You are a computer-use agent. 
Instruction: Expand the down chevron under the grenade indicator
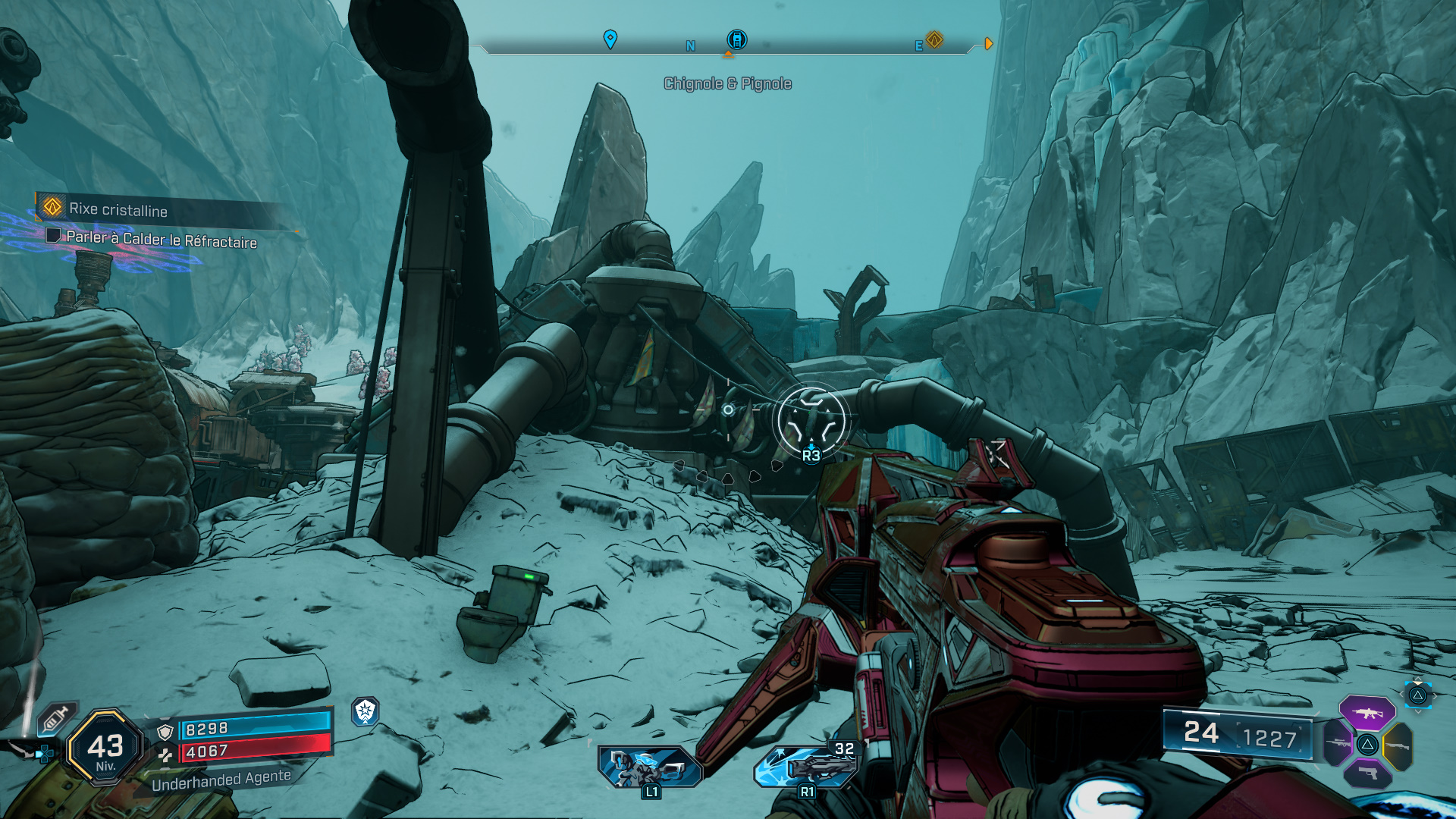pyautogui.click(x=1418, y=711)
